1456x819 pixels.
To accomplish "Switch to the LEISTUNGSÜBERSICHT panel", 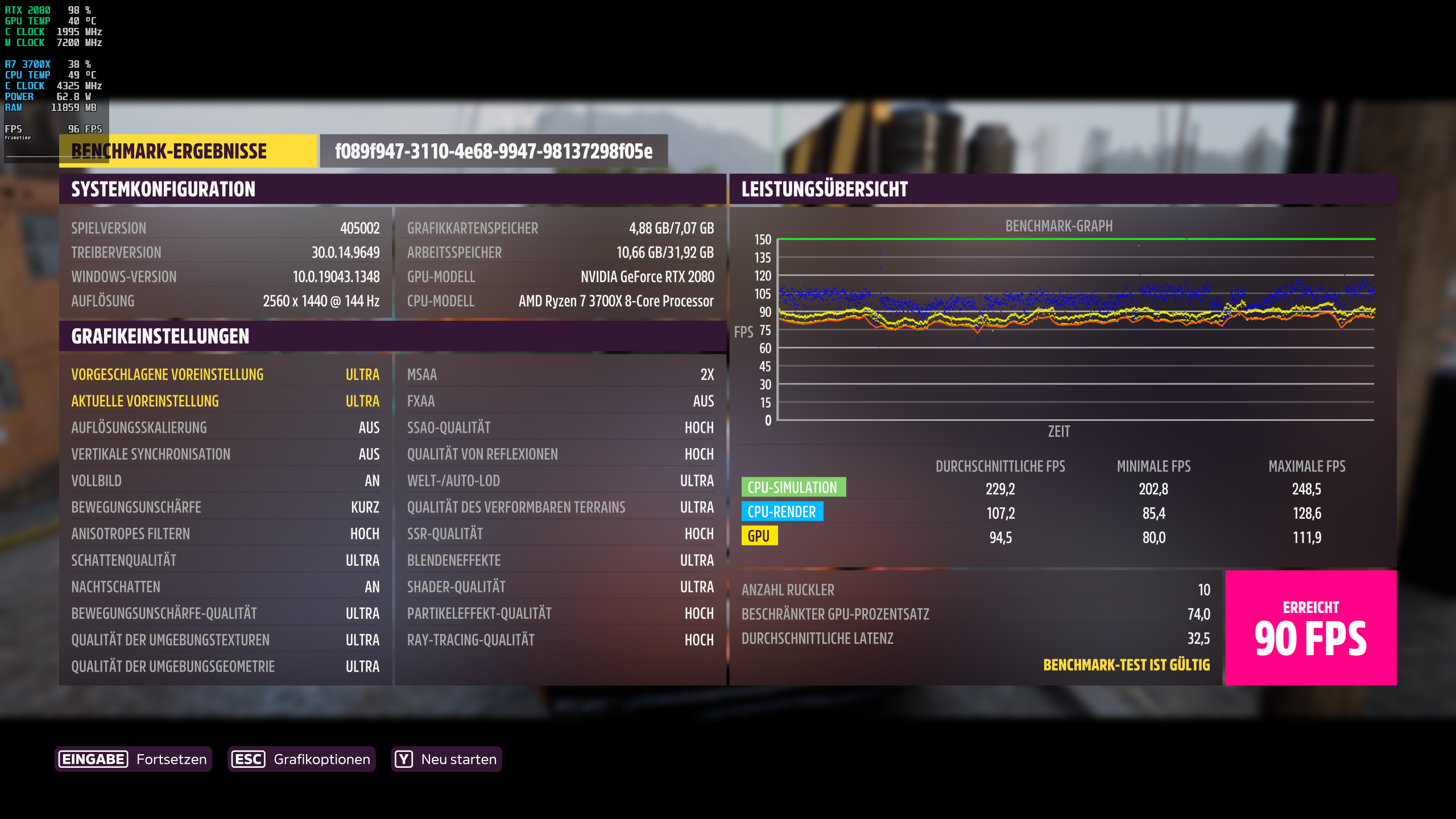I will pos(823,190).
